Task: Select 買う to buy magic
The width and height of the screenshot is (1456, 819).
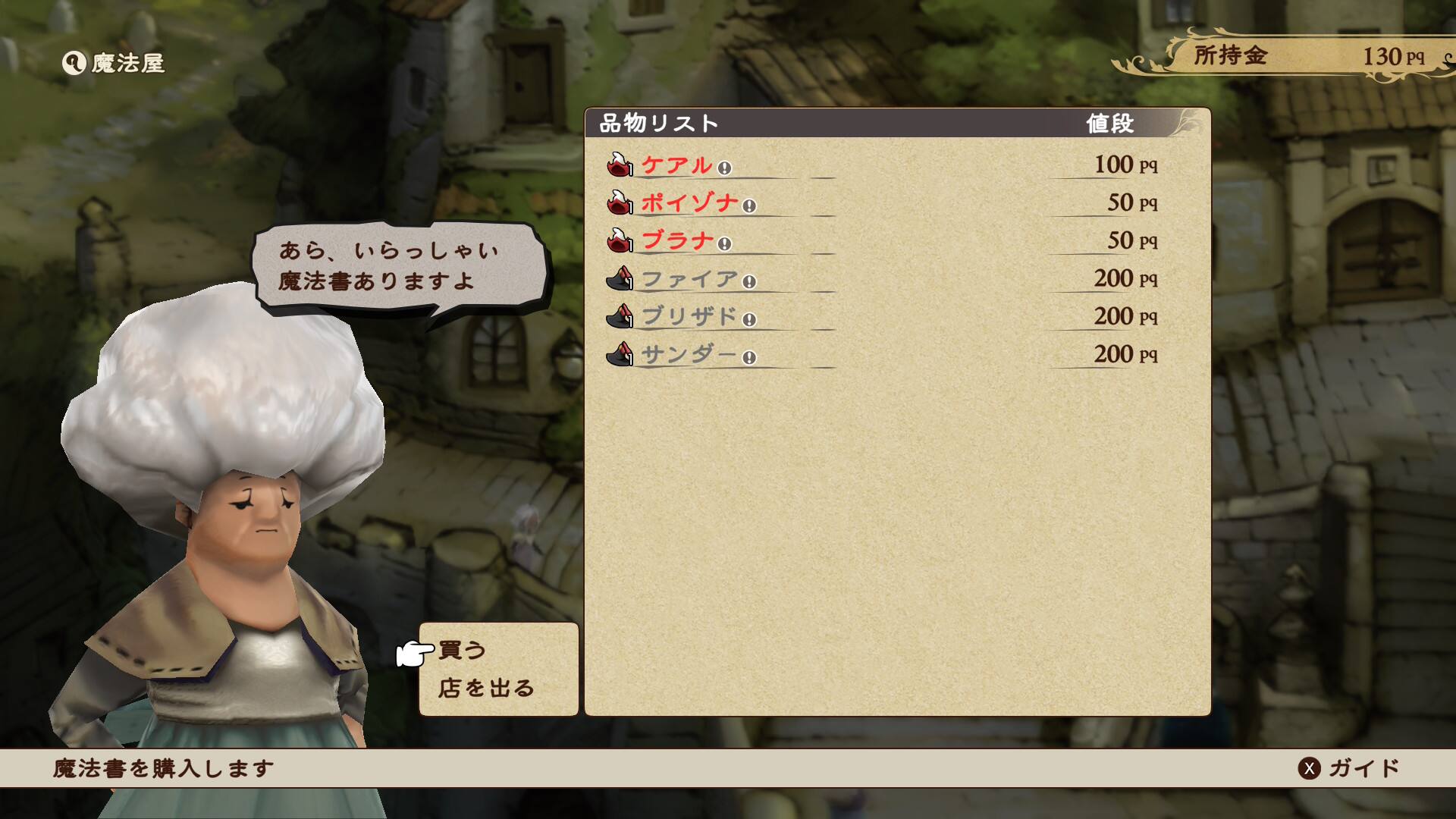Action: [x=462, y=650]
